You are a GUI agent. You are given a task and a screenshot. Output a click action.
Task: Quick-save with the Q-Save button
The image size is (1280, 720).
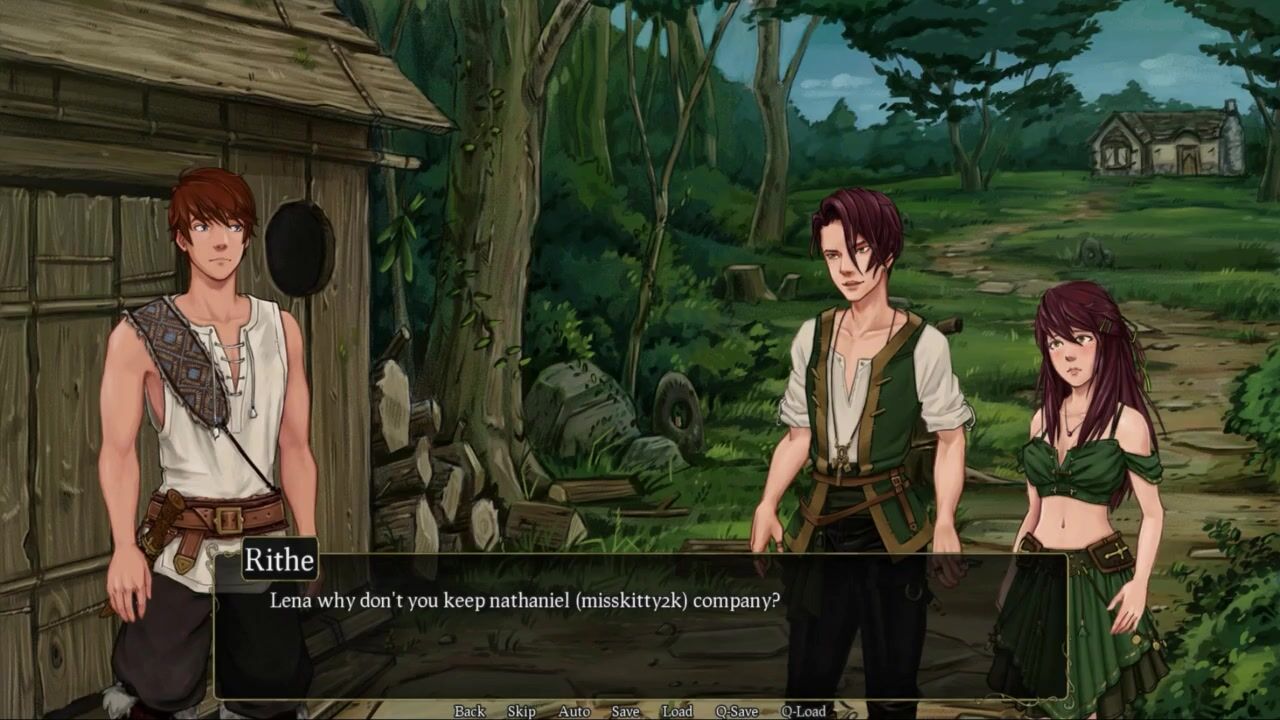[736, 711]
